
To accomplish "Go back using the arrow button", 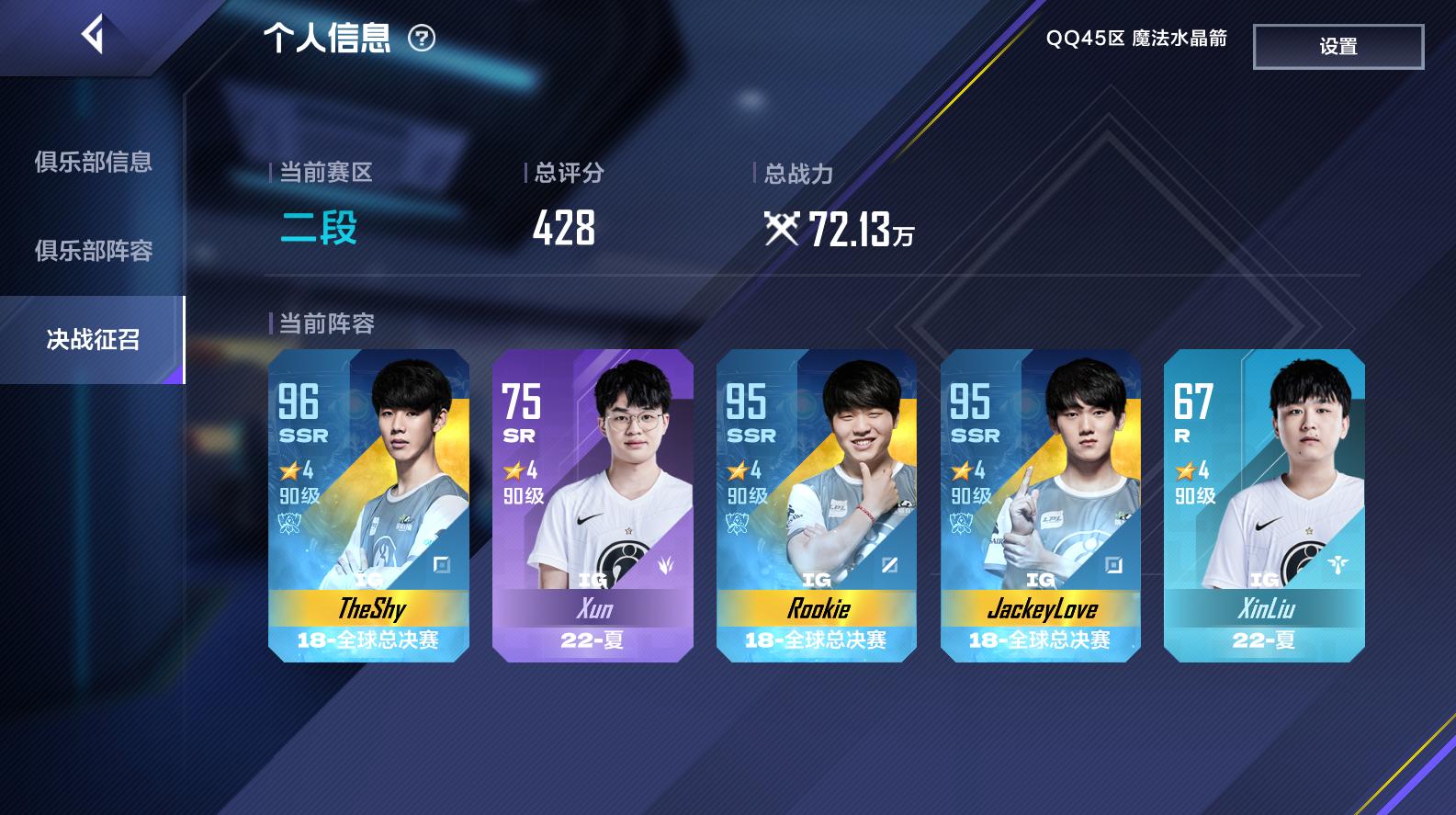I will tap(93, 36).
